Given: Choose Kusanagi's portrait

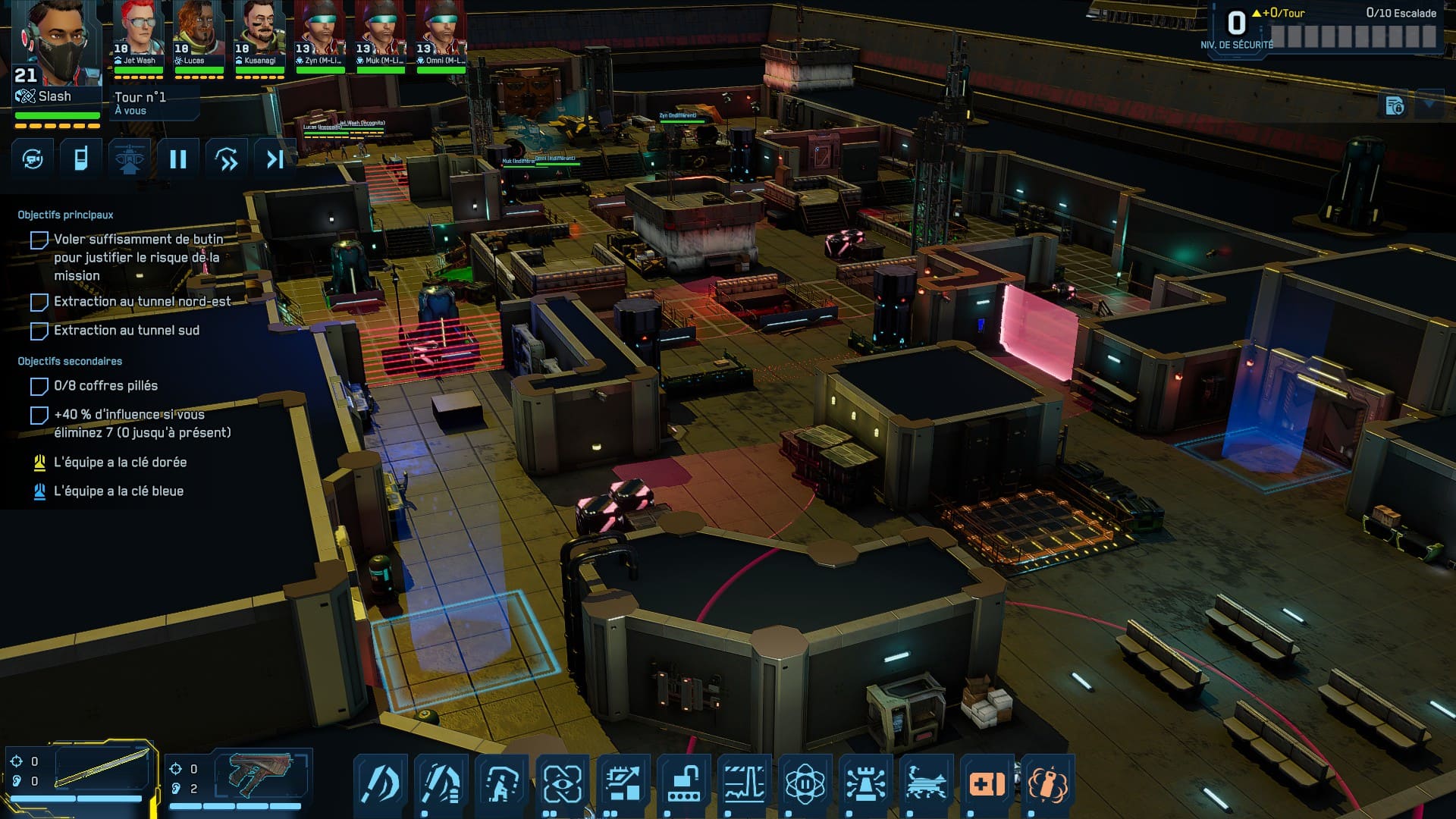Looking at the screenshot, I should 259,34.
